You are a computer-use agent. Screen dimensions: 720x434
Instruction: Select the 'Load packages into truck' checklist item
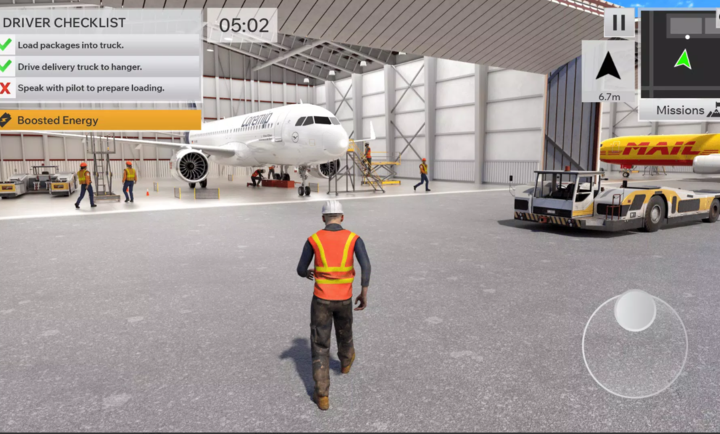[x=100, y=45]
